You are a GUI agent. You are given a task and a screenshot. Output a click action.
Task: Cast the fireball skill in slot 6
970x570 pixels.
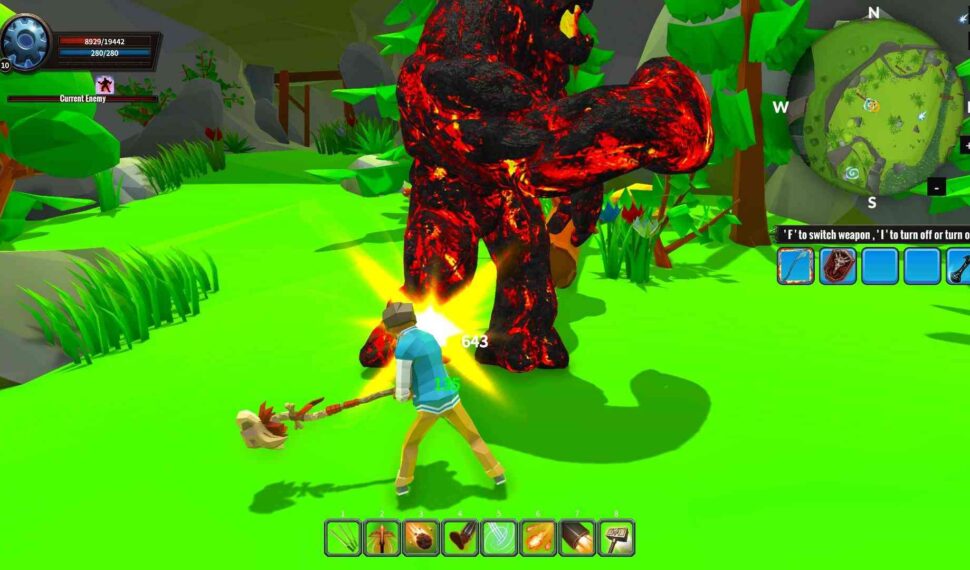(538, 538)
